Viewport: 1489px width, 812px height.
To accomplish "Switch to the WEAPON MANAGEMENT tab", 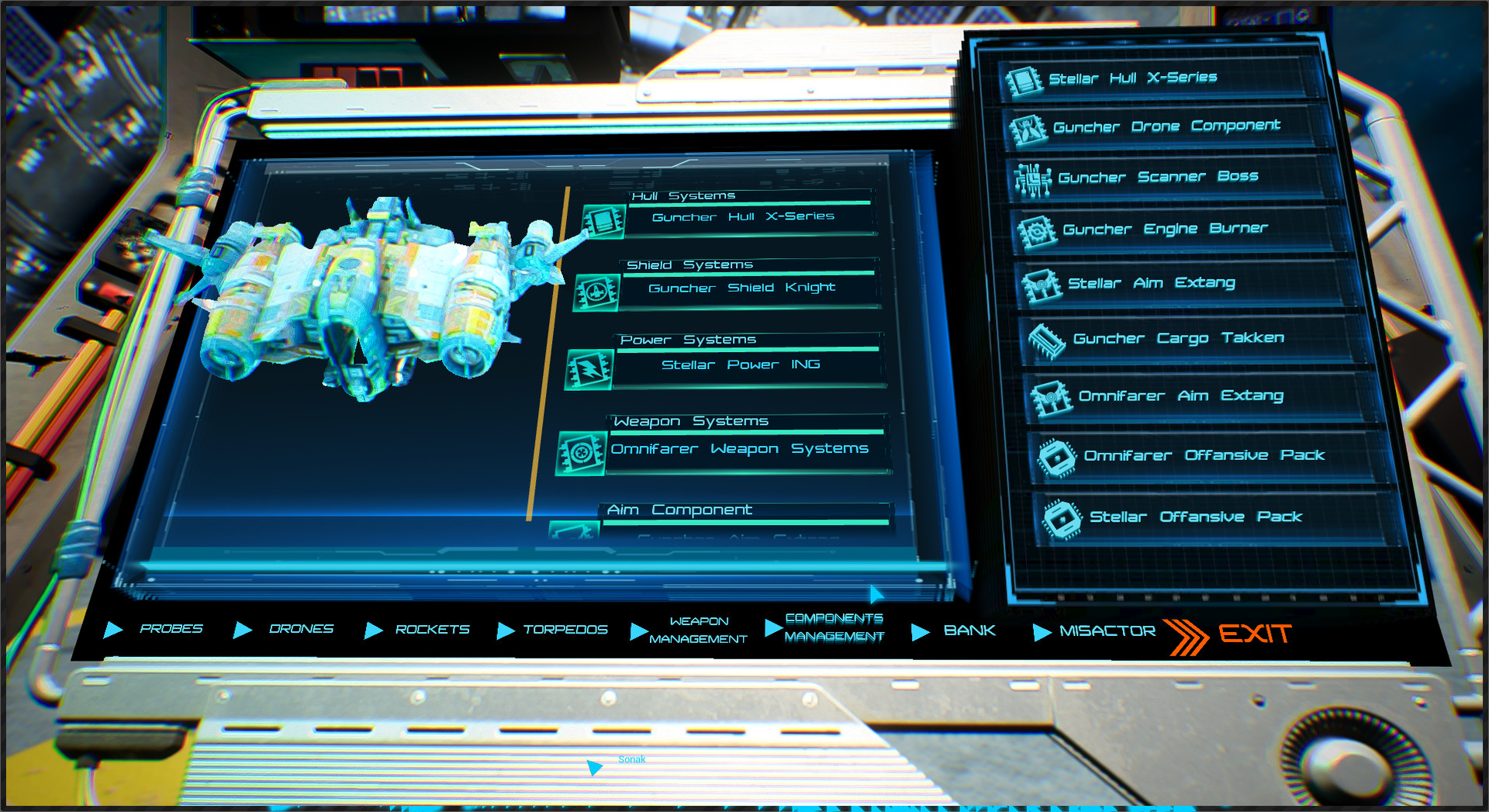I will coord(696,630).
